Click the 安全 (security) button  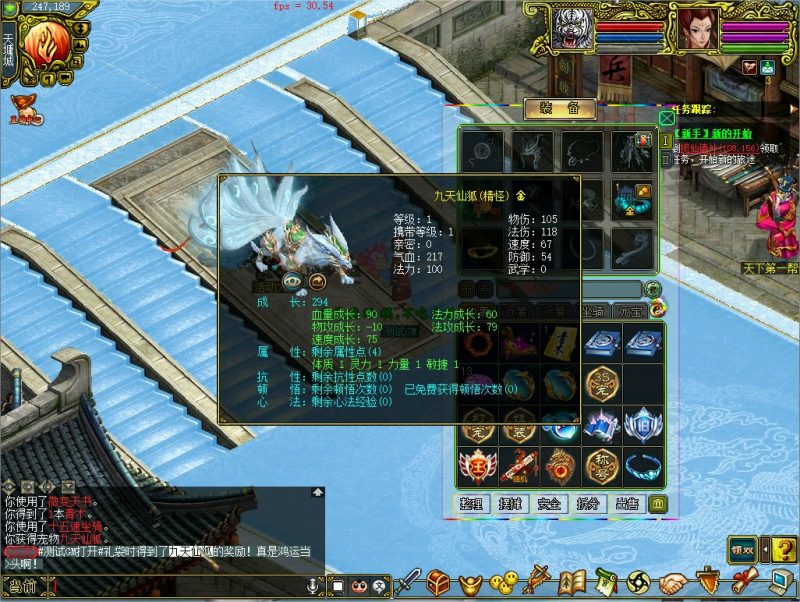[549, 503]
